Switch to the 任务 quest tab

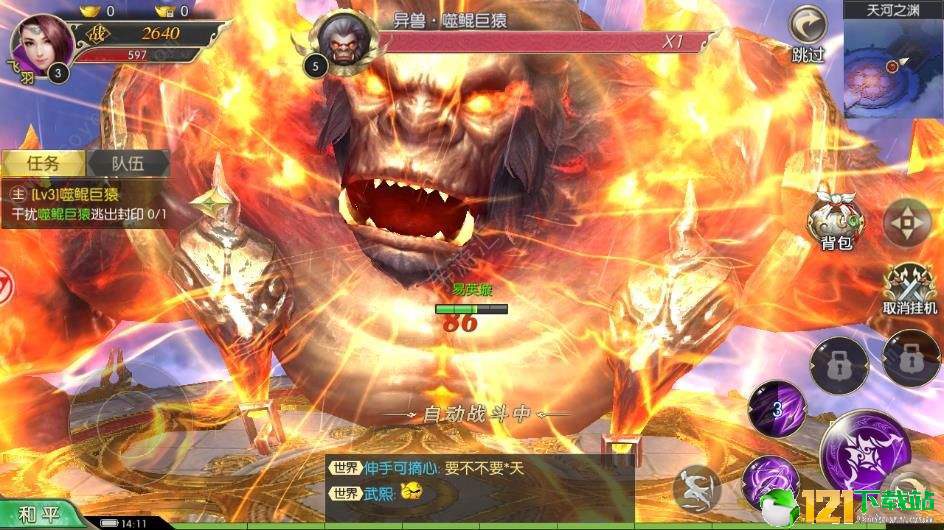point(44,163)
